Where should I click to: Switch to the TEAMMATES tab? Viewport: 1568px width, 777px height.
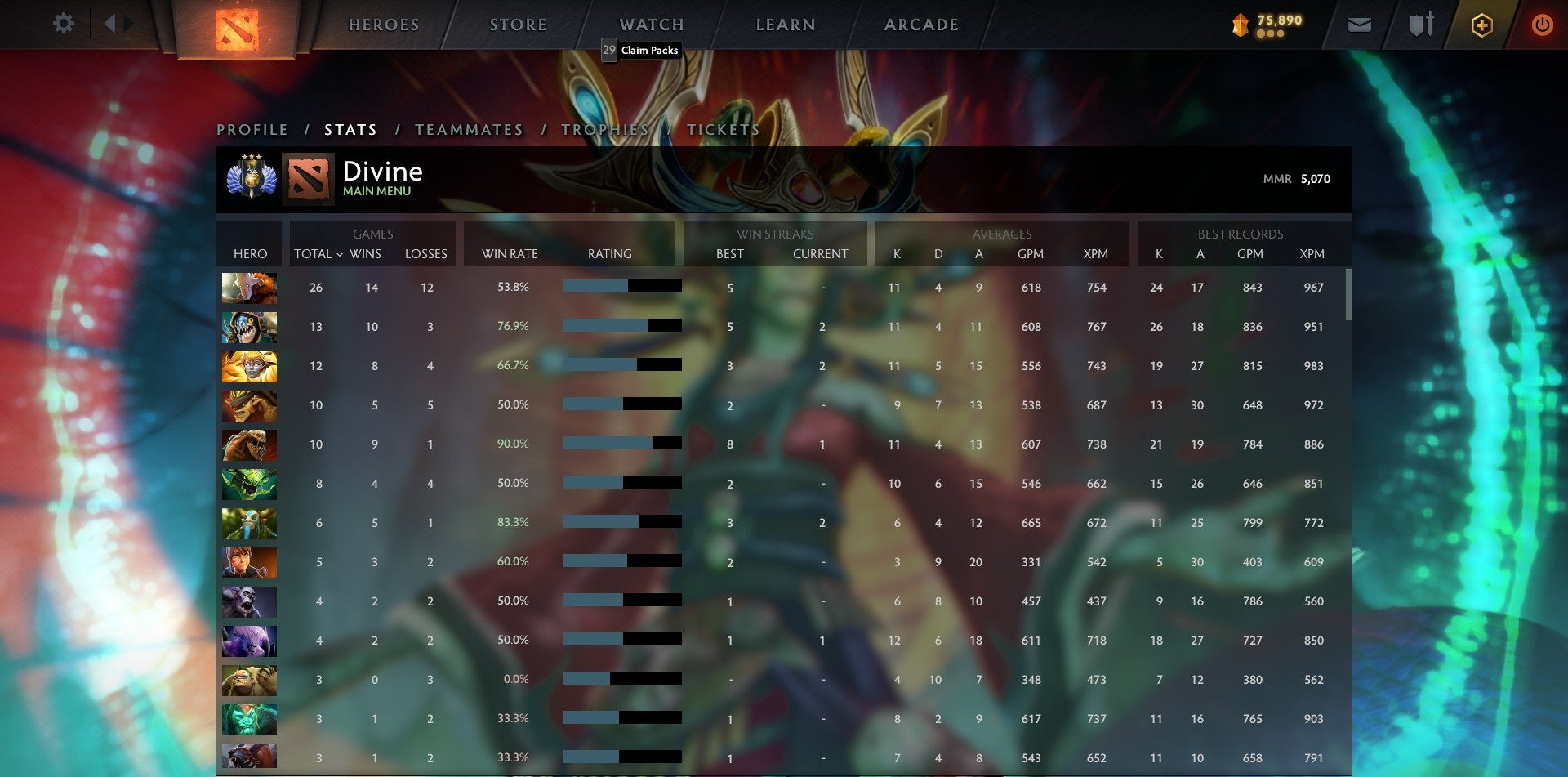coord(470,129)
